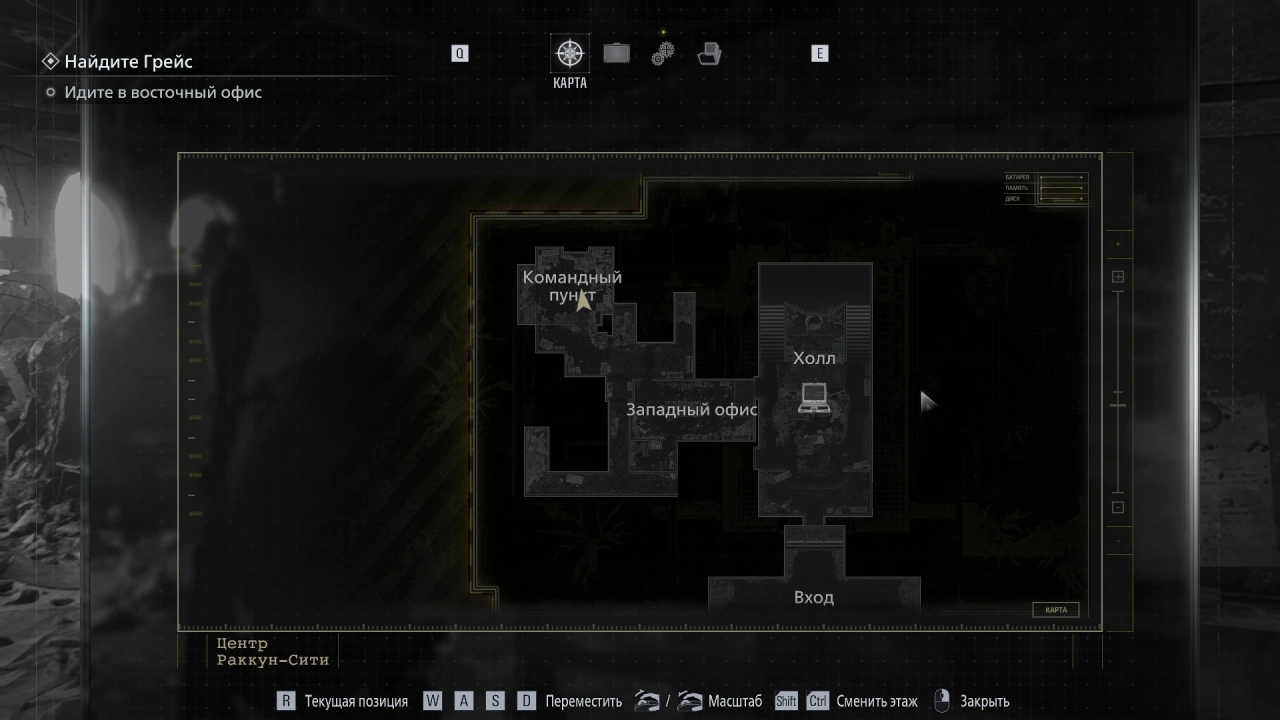Open the folder files tab
Viewport: 1280px width, 720px height.
coord(710,54)
